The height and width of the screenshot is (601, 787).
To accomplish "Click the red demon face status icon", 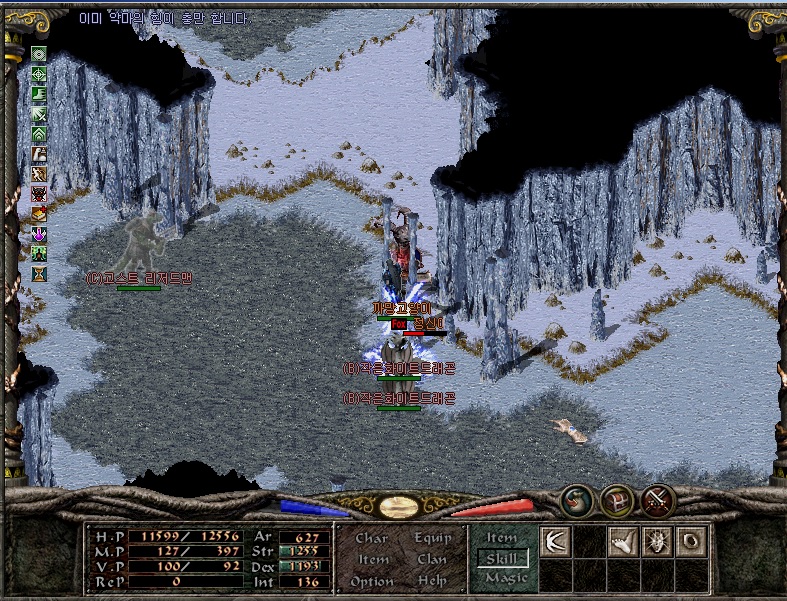I will [x=39, y=193].
